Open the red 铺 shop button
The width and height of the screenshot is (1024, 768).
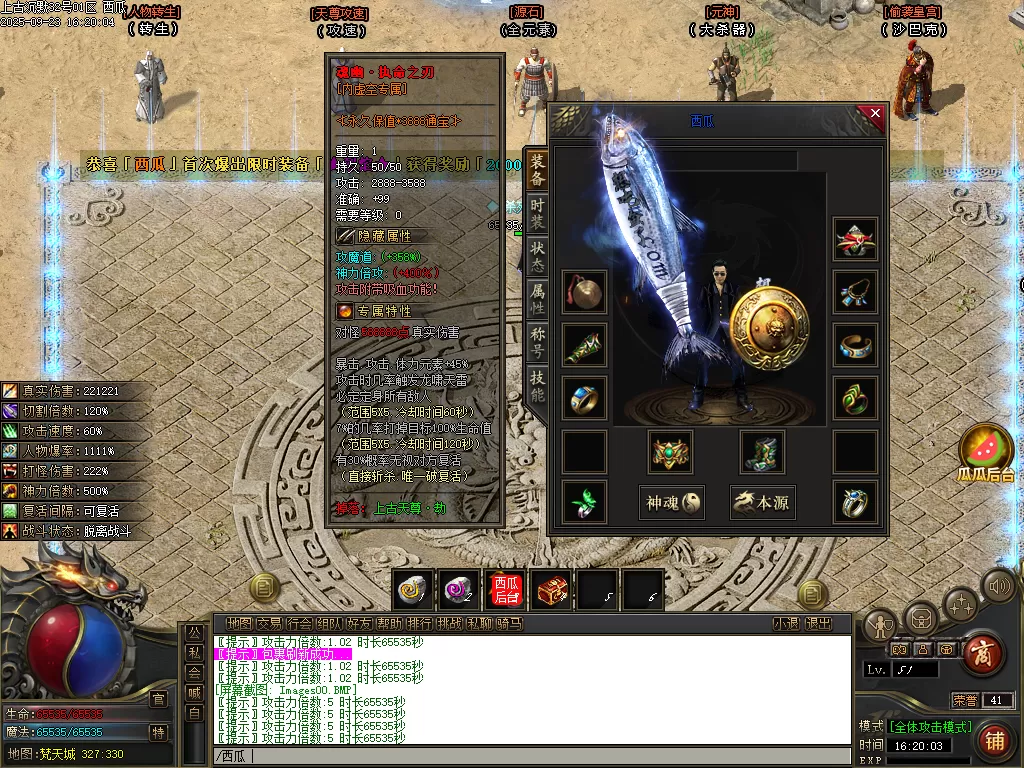pyautogui.click(x=994, y=740)
